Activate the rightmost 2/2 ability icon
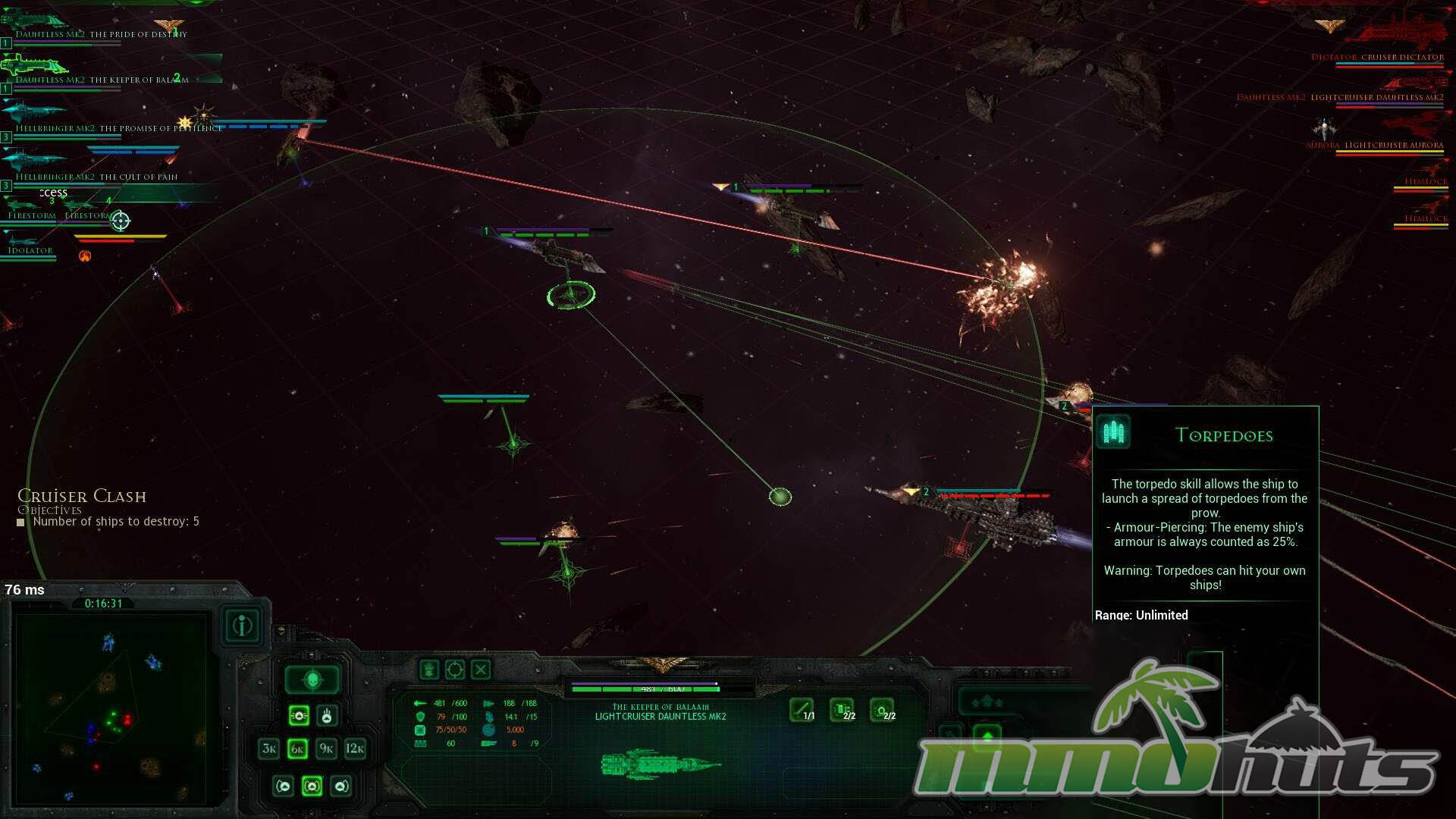 click(882, 710)
